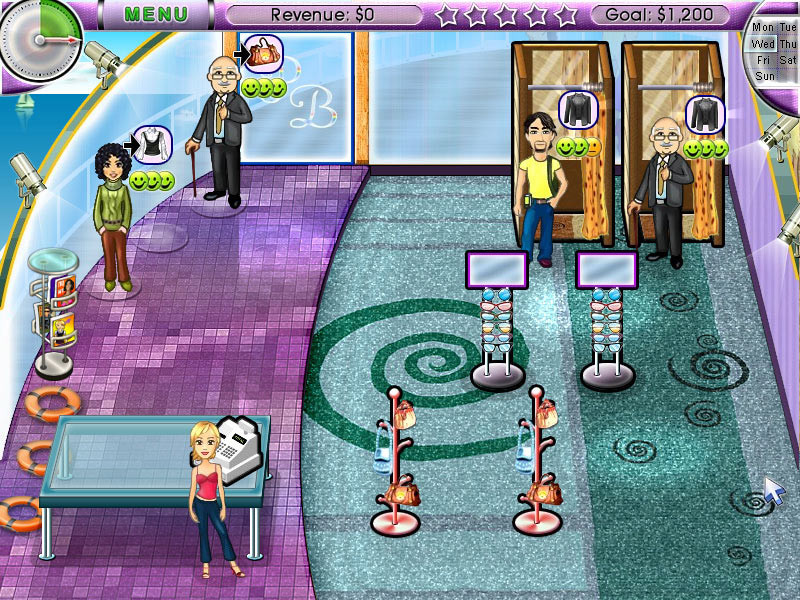Open the MENU button

158,14
